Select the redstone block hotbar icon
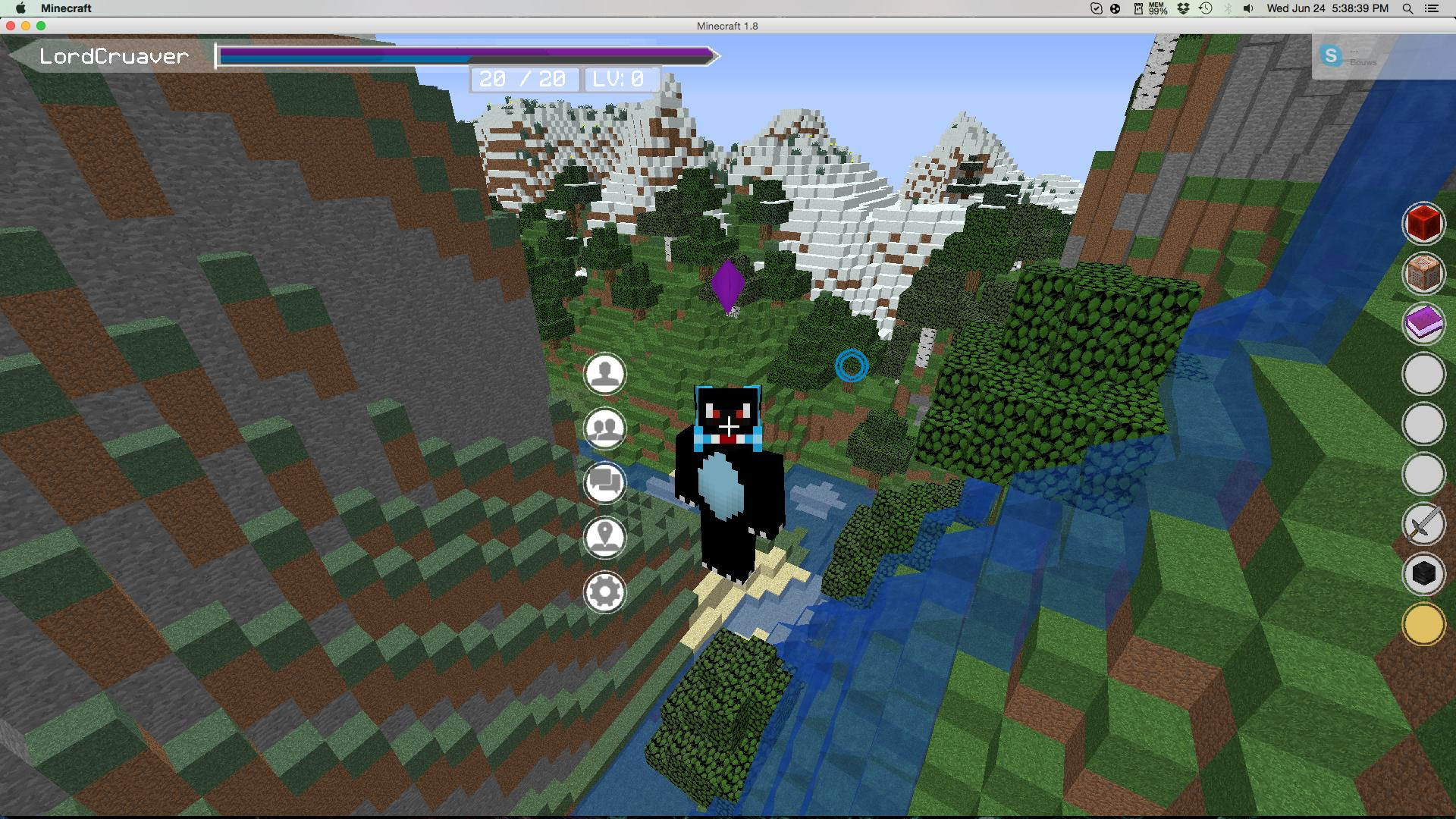 pos(1424,224)
